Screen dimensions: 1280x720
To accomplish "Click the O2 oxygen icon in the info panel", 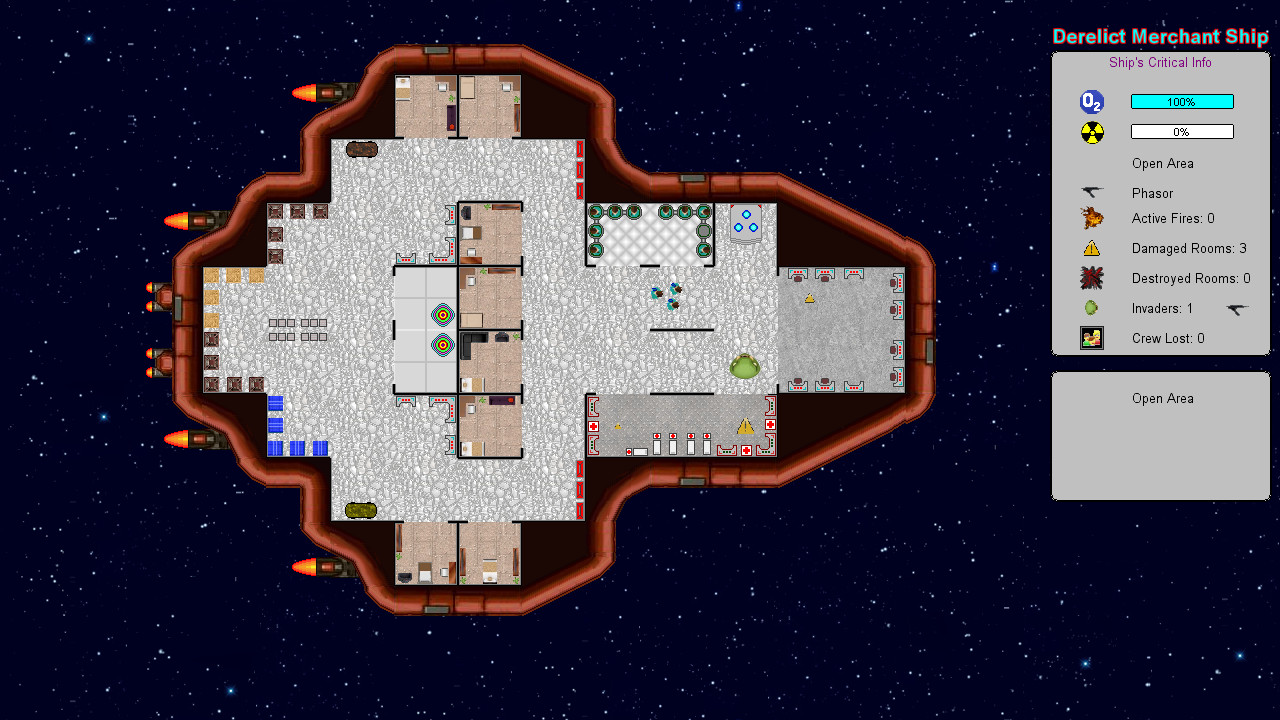I will pyautogui.click(x=1091, y=101).
